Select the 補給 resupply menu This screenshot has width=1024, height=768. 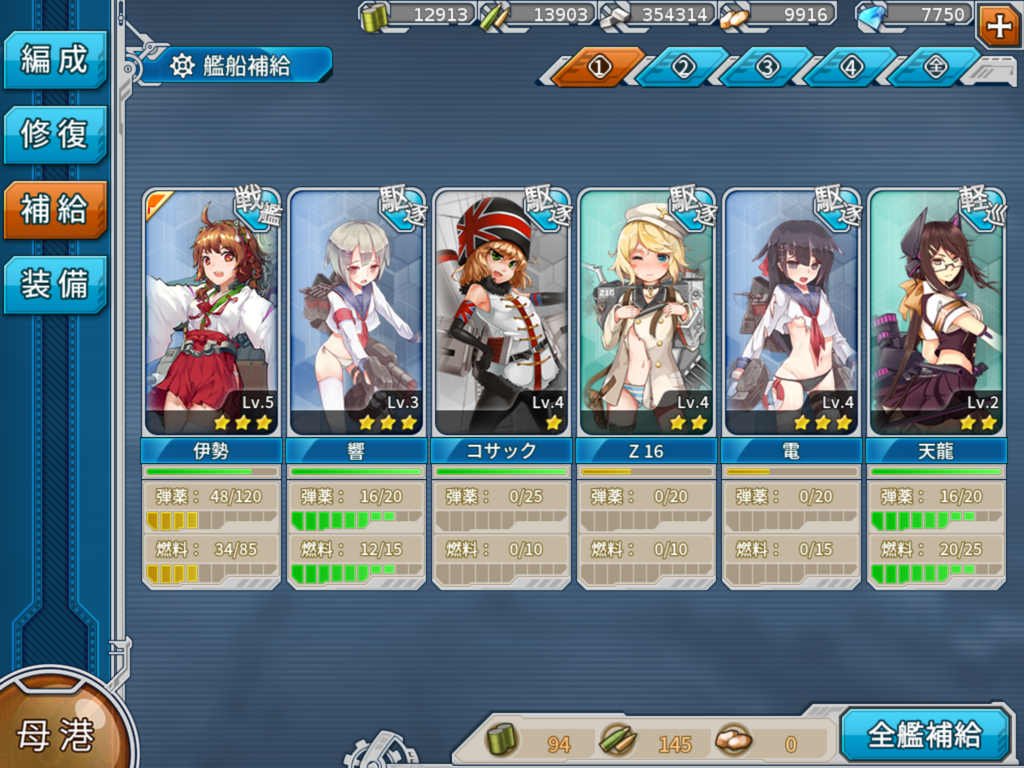click(x=55, y=210)
